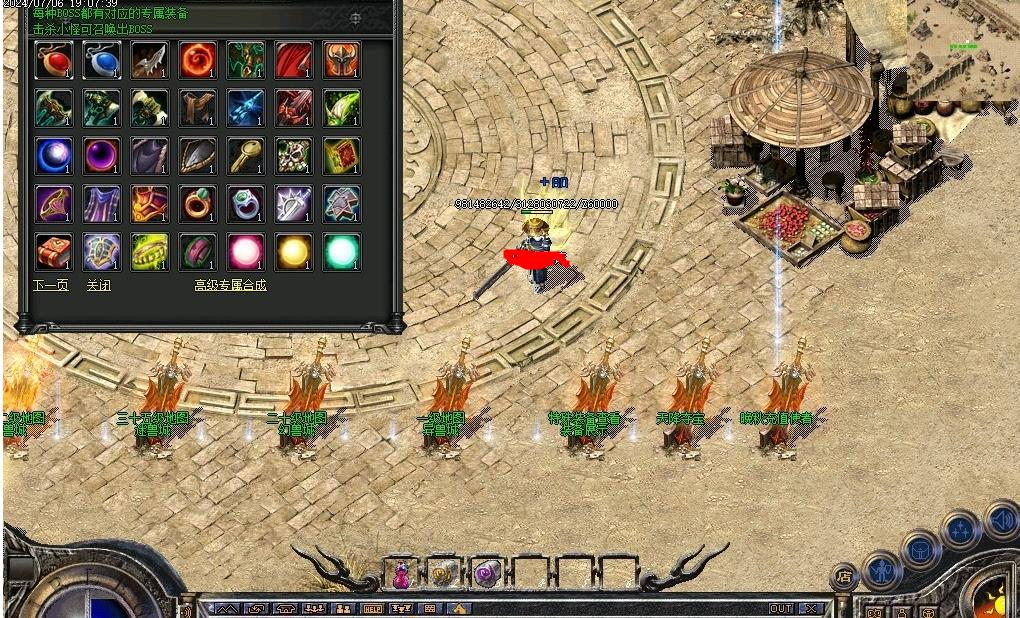
Task: Close the panel via 关闭 link
Action: point(98,285)
